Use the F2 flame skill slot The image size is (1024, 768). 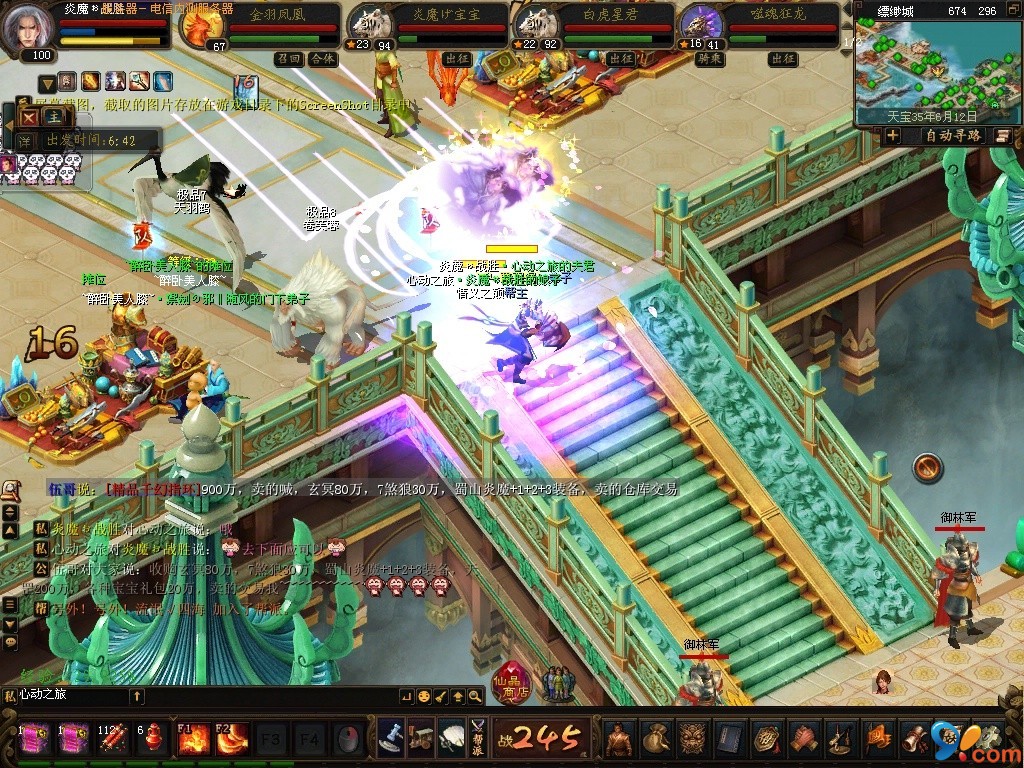click(232, 739)
